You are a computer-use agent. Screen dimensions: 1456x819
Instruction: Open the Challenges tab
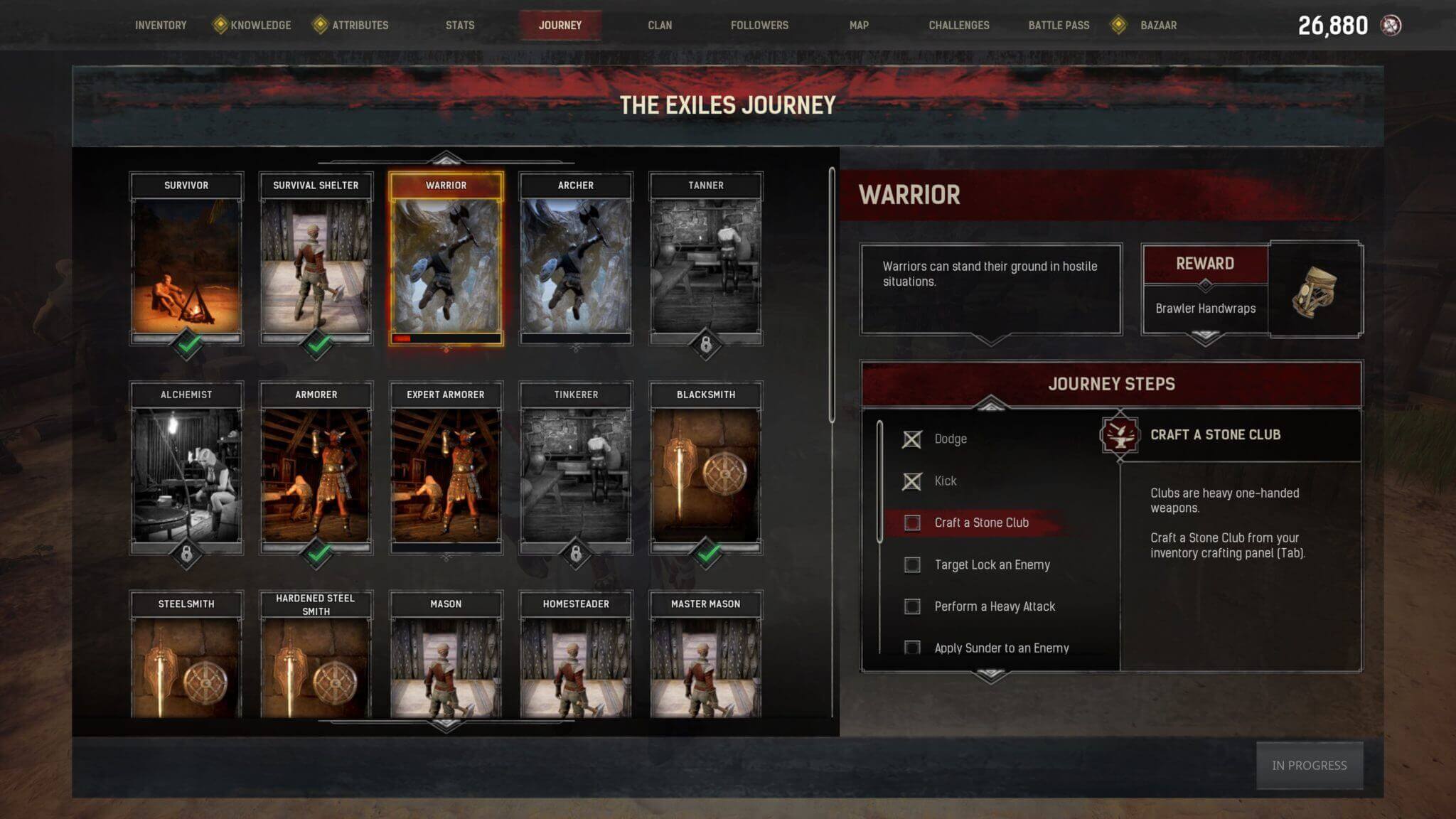pyautogui.click(x=958, y=26)
